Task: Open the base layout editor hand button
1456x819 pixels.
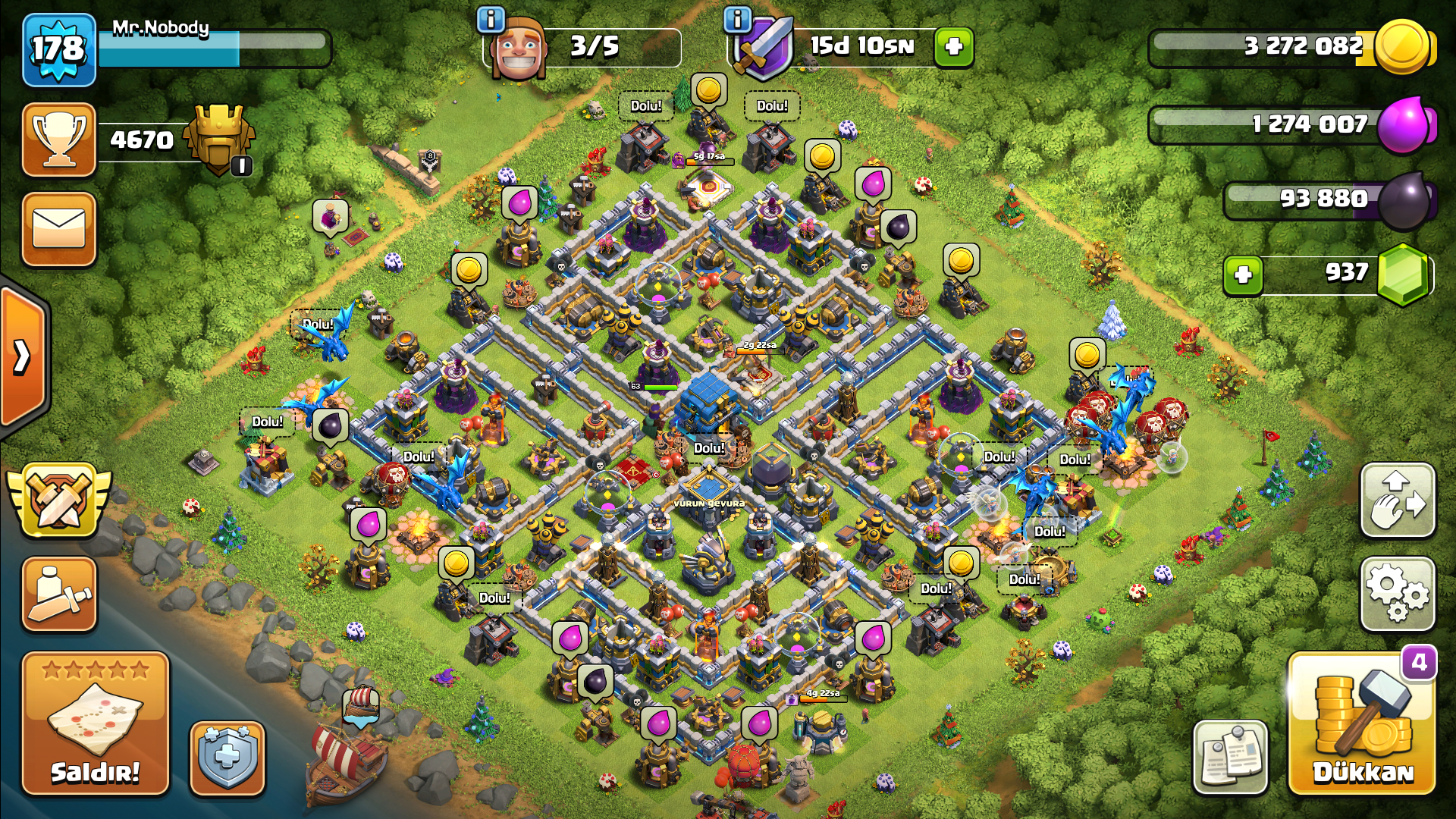Action: coord(1397,500)
